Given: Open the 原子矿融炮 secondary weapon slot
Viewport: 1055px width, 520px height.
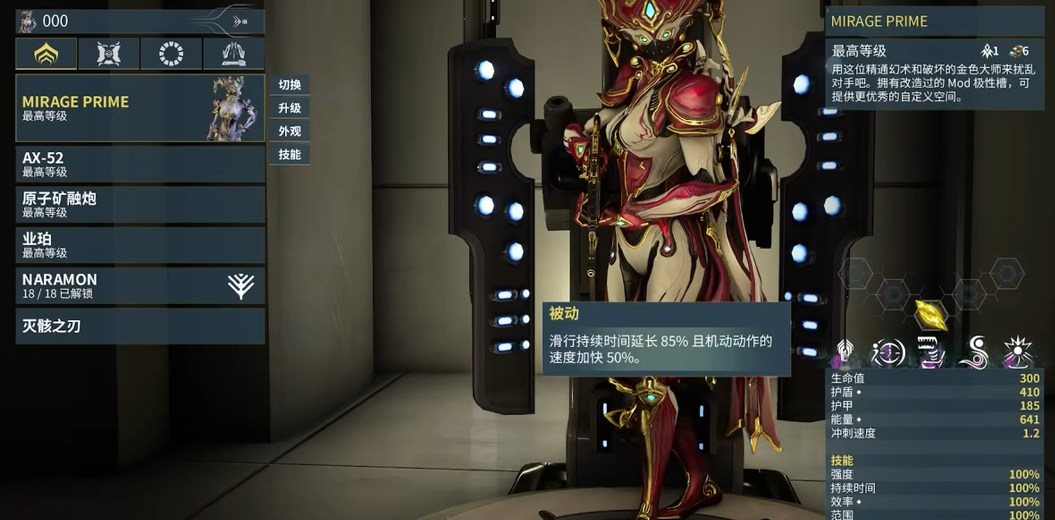Looking at the screenshot, I should tap(140, 204).
